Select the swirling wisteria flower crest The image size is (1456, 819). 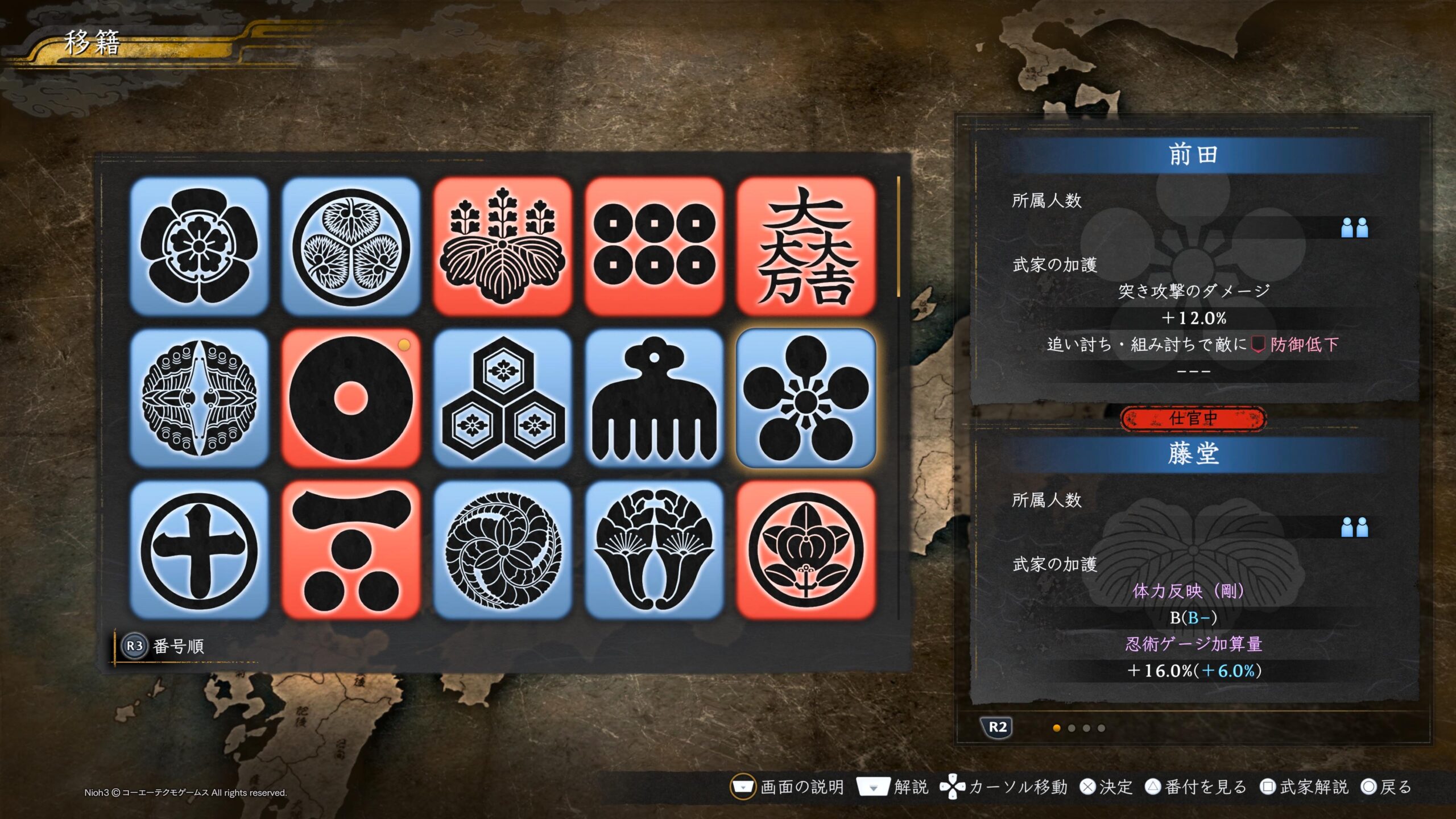pos(502,550)
